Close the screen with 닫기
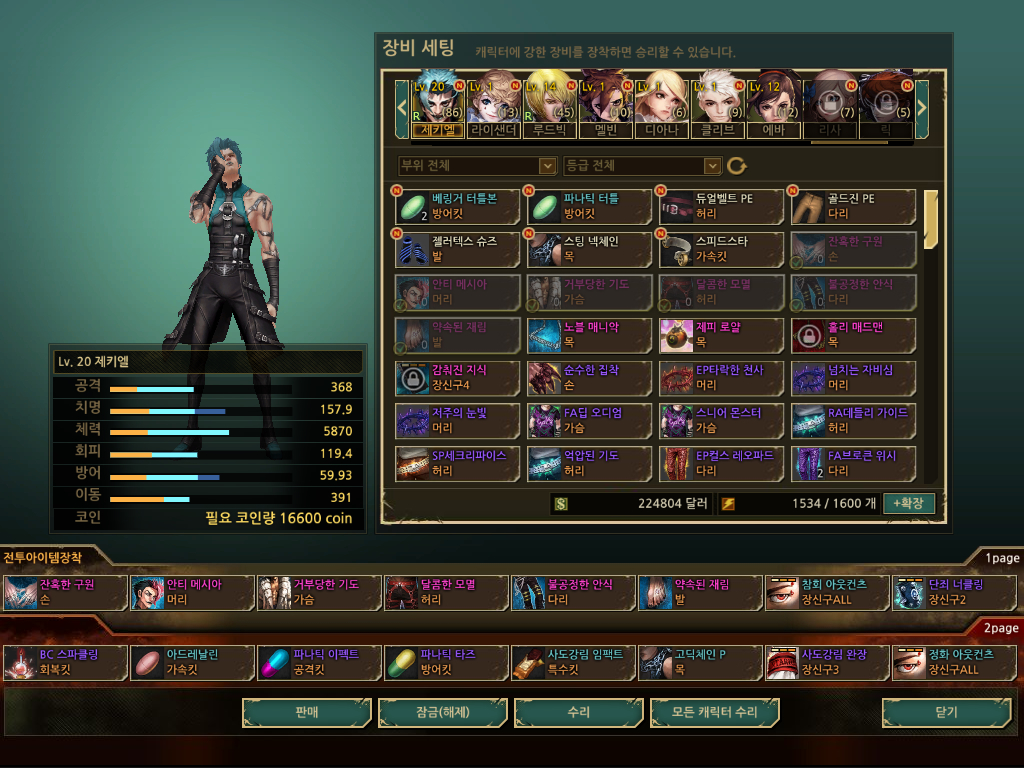The width and height of the screenshot is (1024, 768). pos(945,713)
